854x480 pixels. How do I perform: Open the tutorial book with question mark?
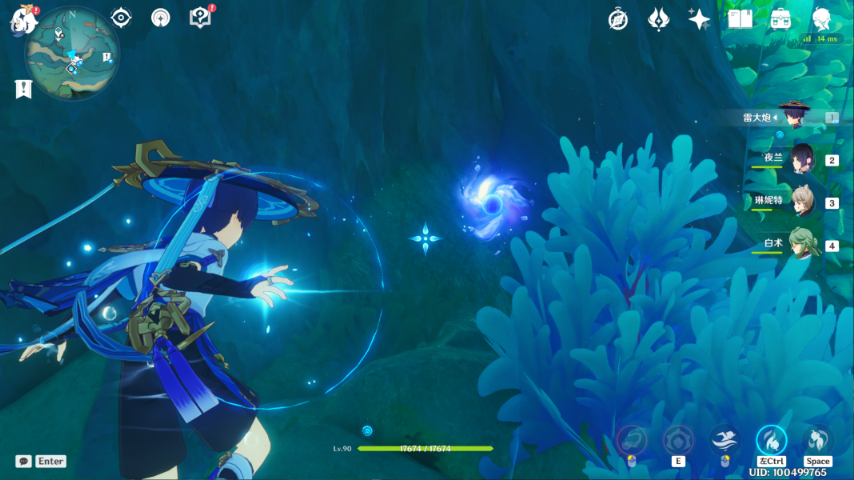tap(200, 17)
